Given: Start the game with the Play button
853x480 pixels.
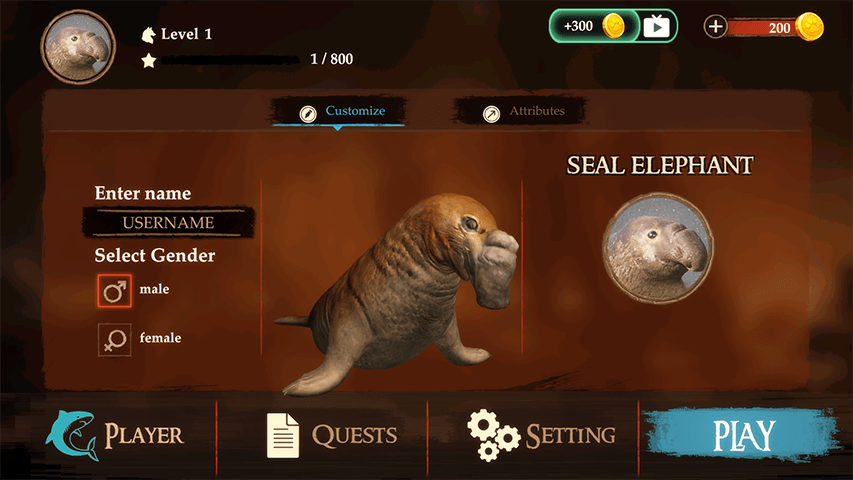Looking at the screenshot, I should 744,436.
